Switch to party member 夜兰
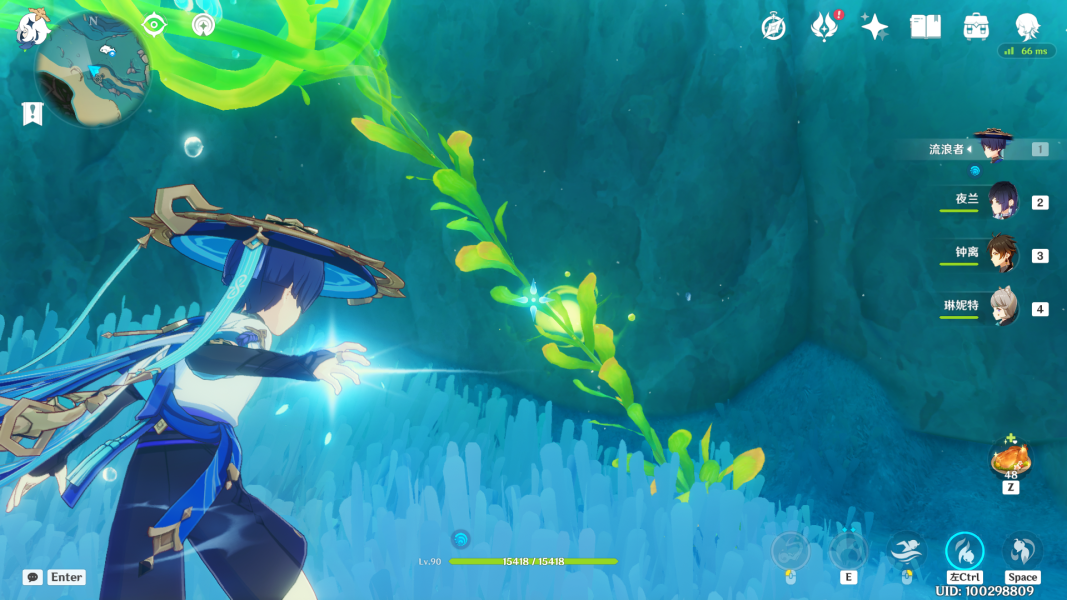The width and height of the screenshot is (1067, 600). point(1001,201)
